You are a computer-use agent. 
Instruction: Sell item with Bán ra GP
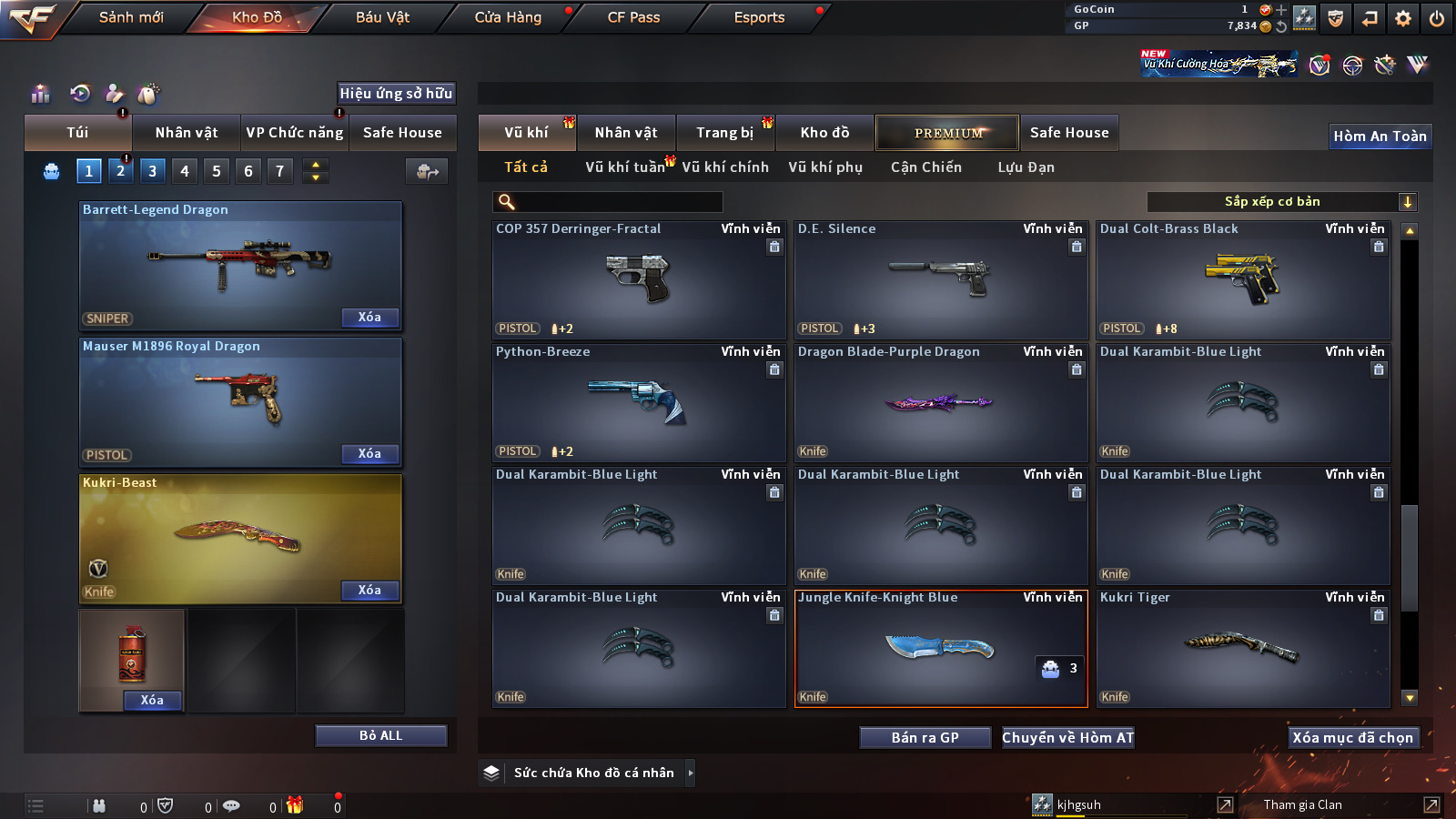925,737
